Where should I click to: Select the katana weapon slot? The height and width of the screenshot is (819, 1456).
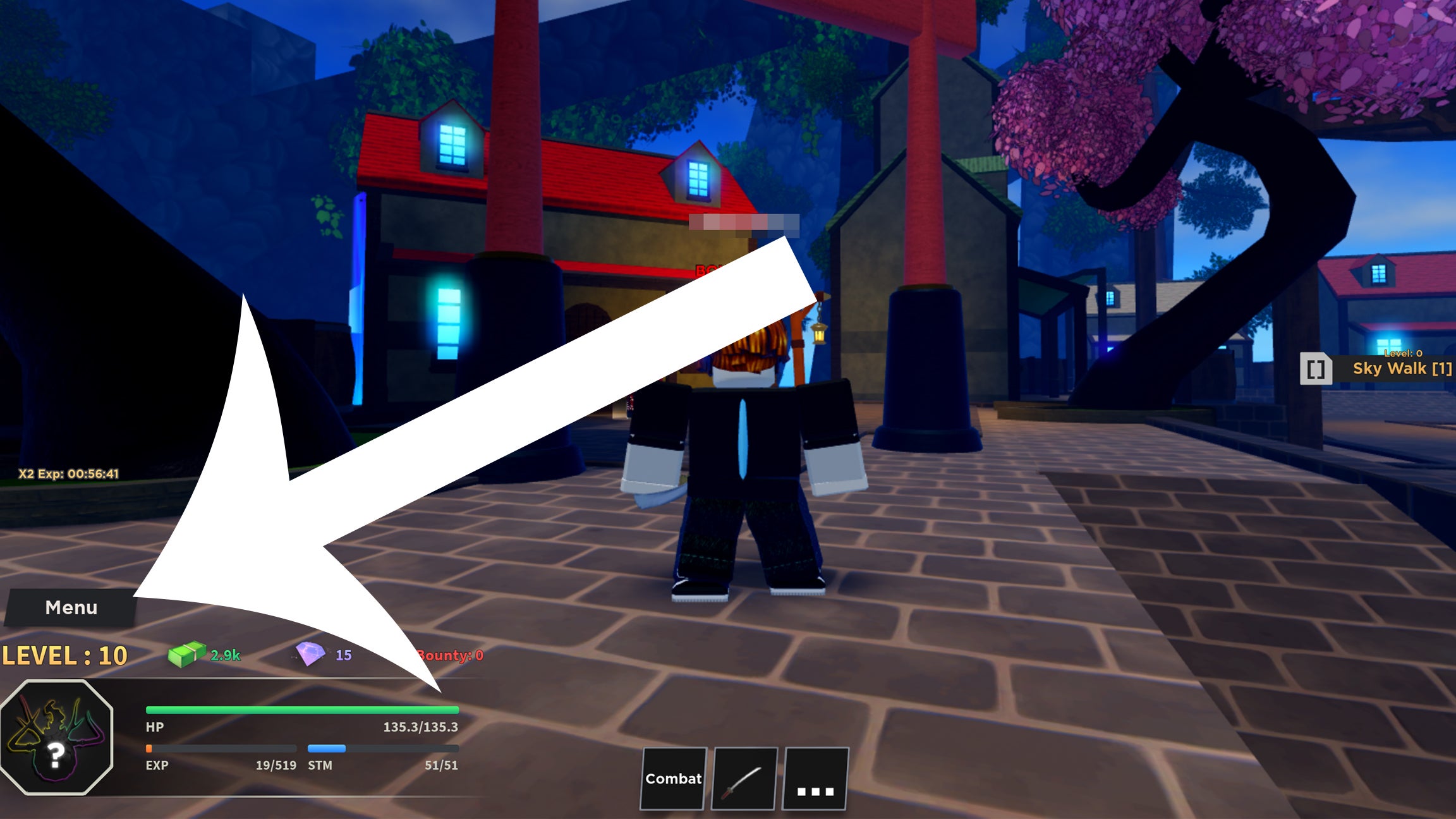coord(744,779)
